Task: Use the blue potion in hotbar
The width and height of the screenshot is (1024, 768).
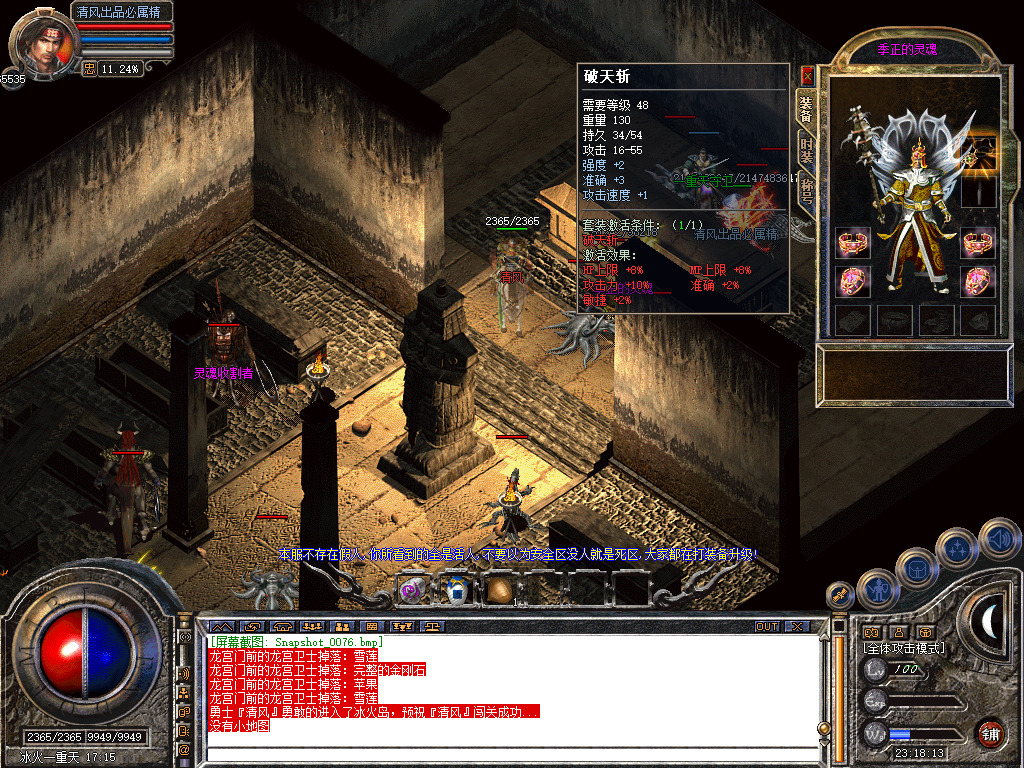Action: click(x=456, y=590)
